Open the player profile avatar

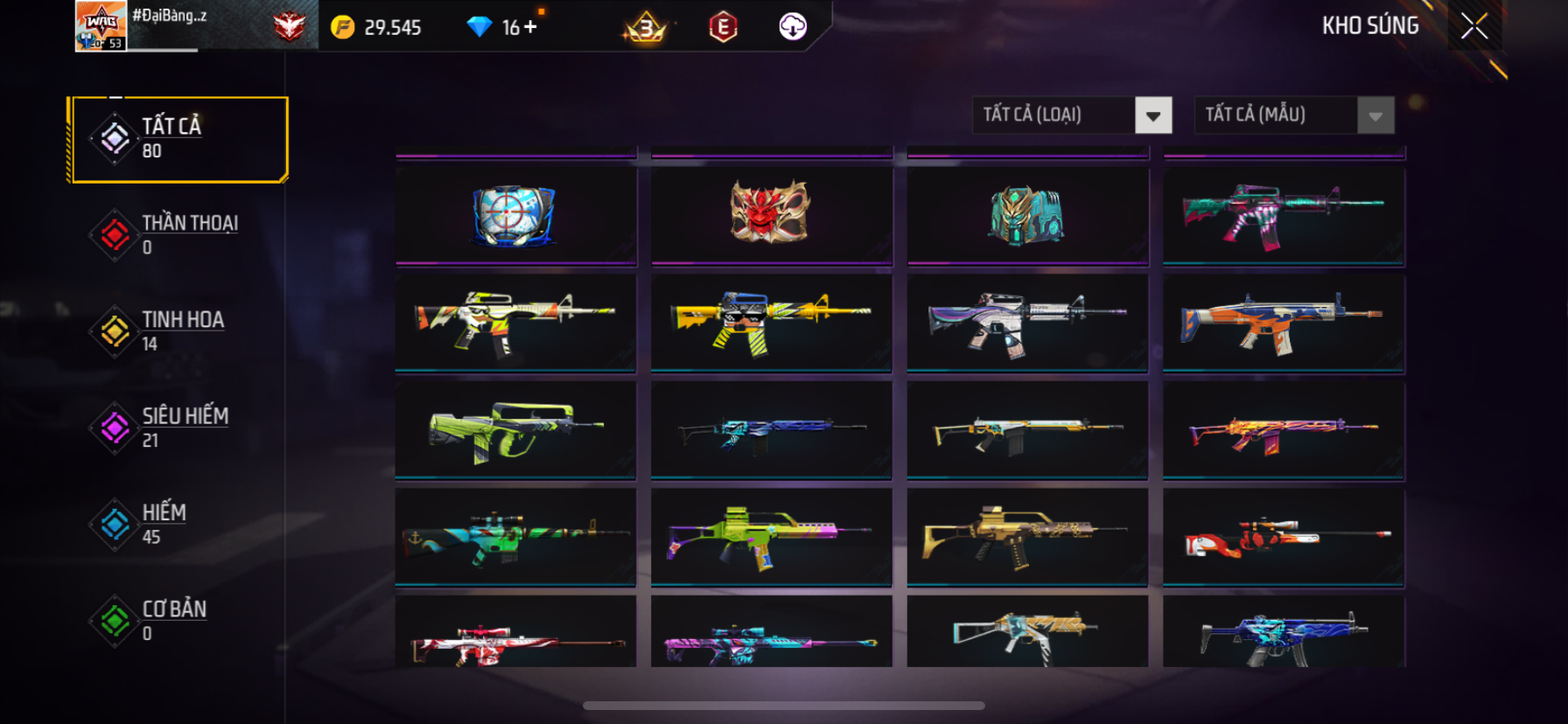click(x=101, y=26)
